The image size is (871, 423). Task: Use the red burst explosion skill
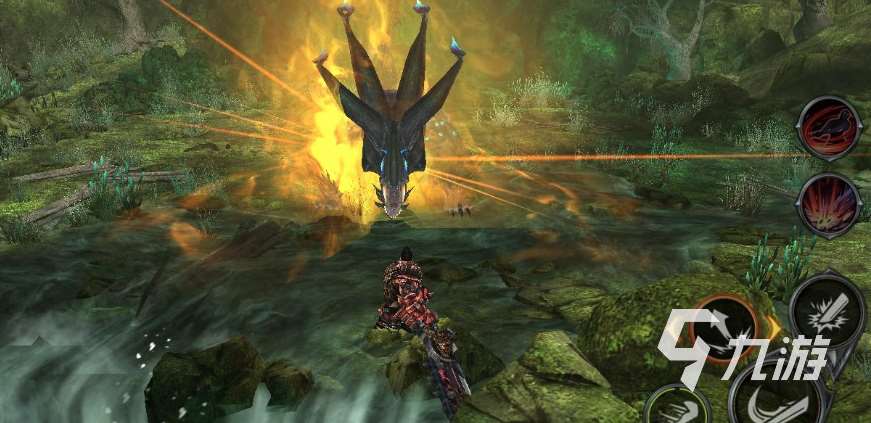point(829,204)
